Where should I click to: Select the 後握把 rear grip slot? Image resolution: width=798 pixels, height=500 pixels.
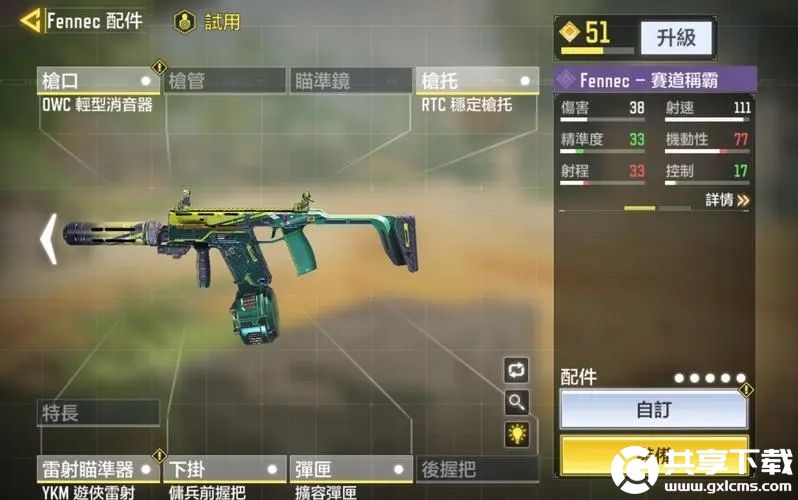click(477, 469)
